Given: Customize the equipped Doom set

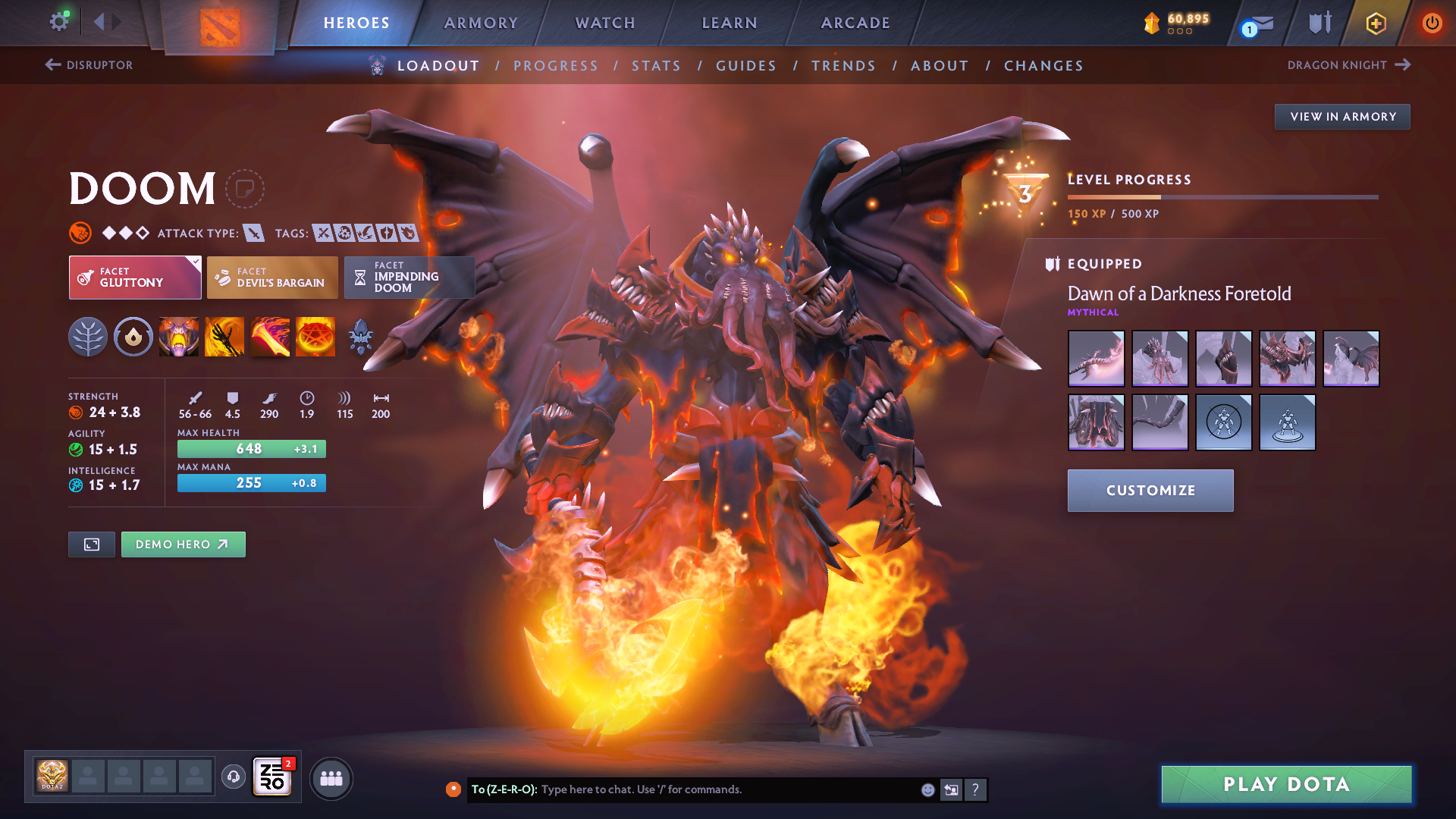Looking at the screenshot, I should tap(1150, 491).
